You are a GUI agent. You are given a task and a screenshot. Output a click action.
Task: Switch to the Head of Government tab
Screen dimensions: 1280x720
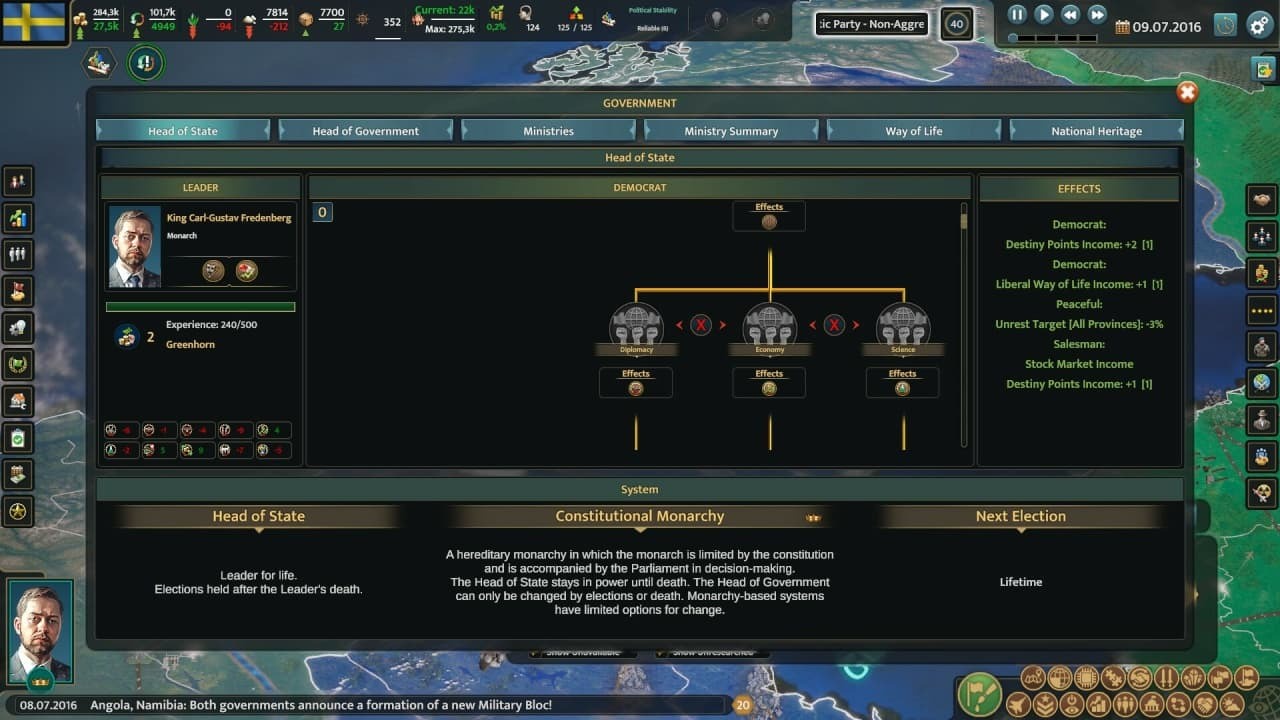click(366, 129)
